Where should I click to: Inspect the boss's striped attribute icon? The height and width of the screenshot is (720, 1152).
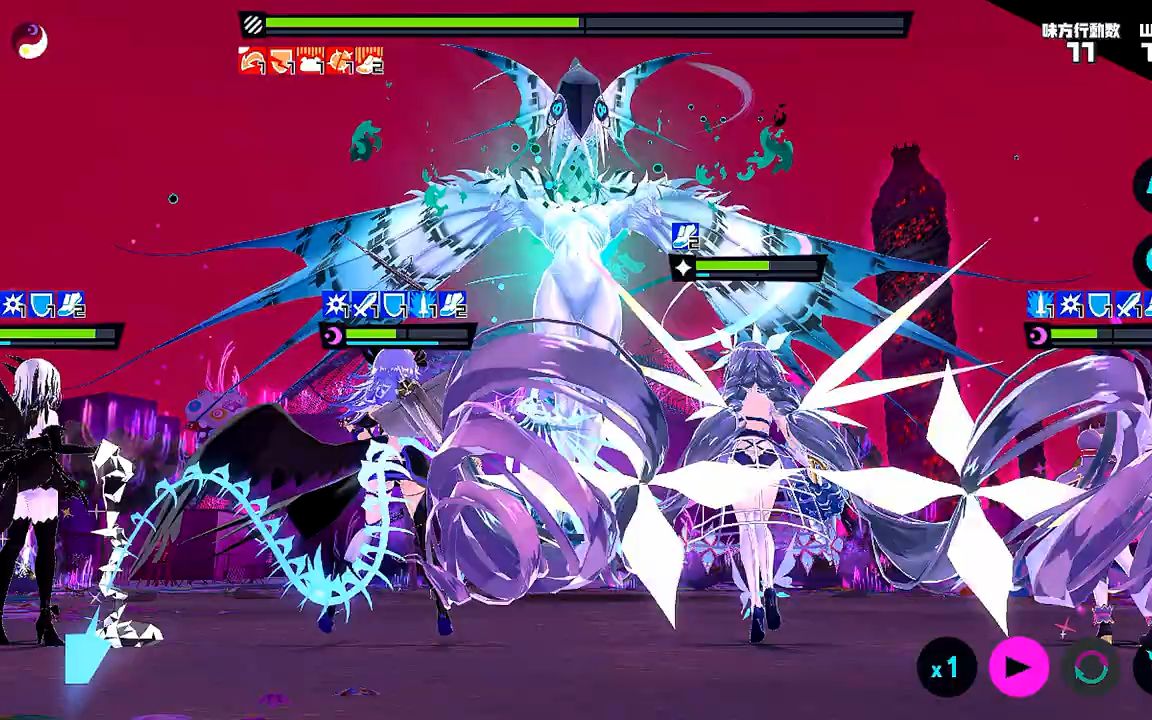[x=254, y=24]
